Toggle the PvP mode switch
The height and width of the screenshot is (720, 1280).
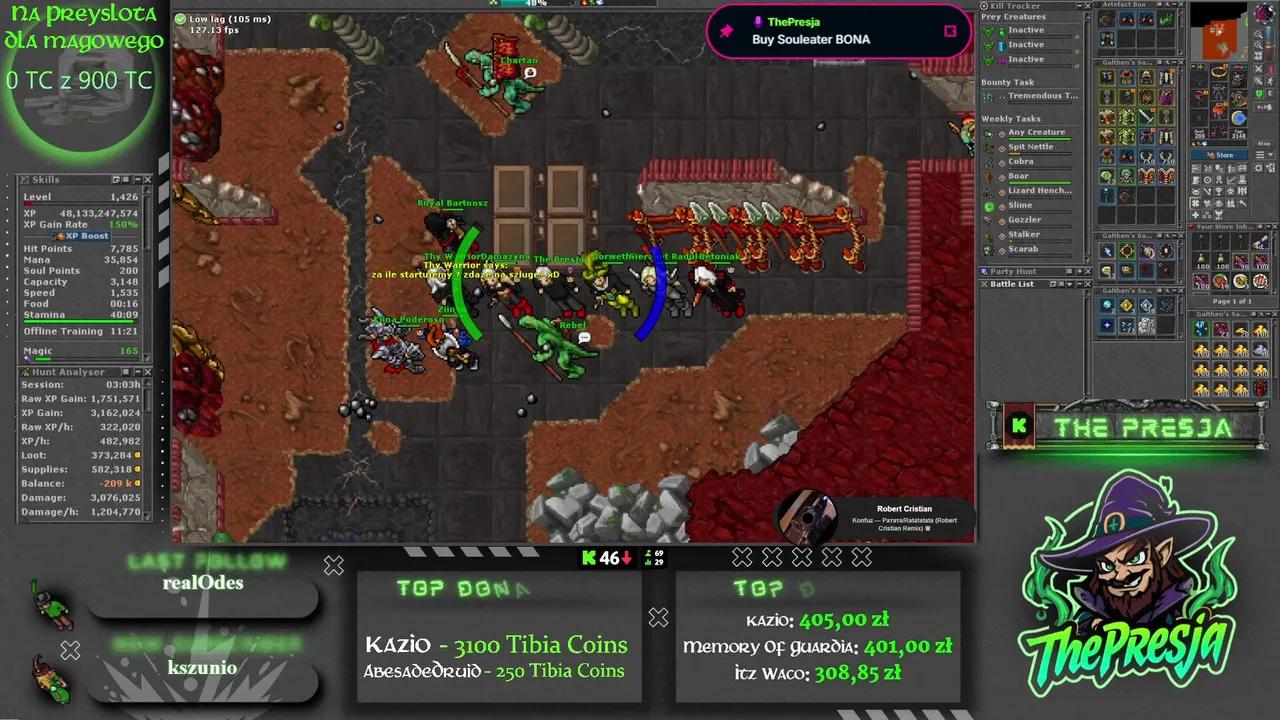[1258, 93]
